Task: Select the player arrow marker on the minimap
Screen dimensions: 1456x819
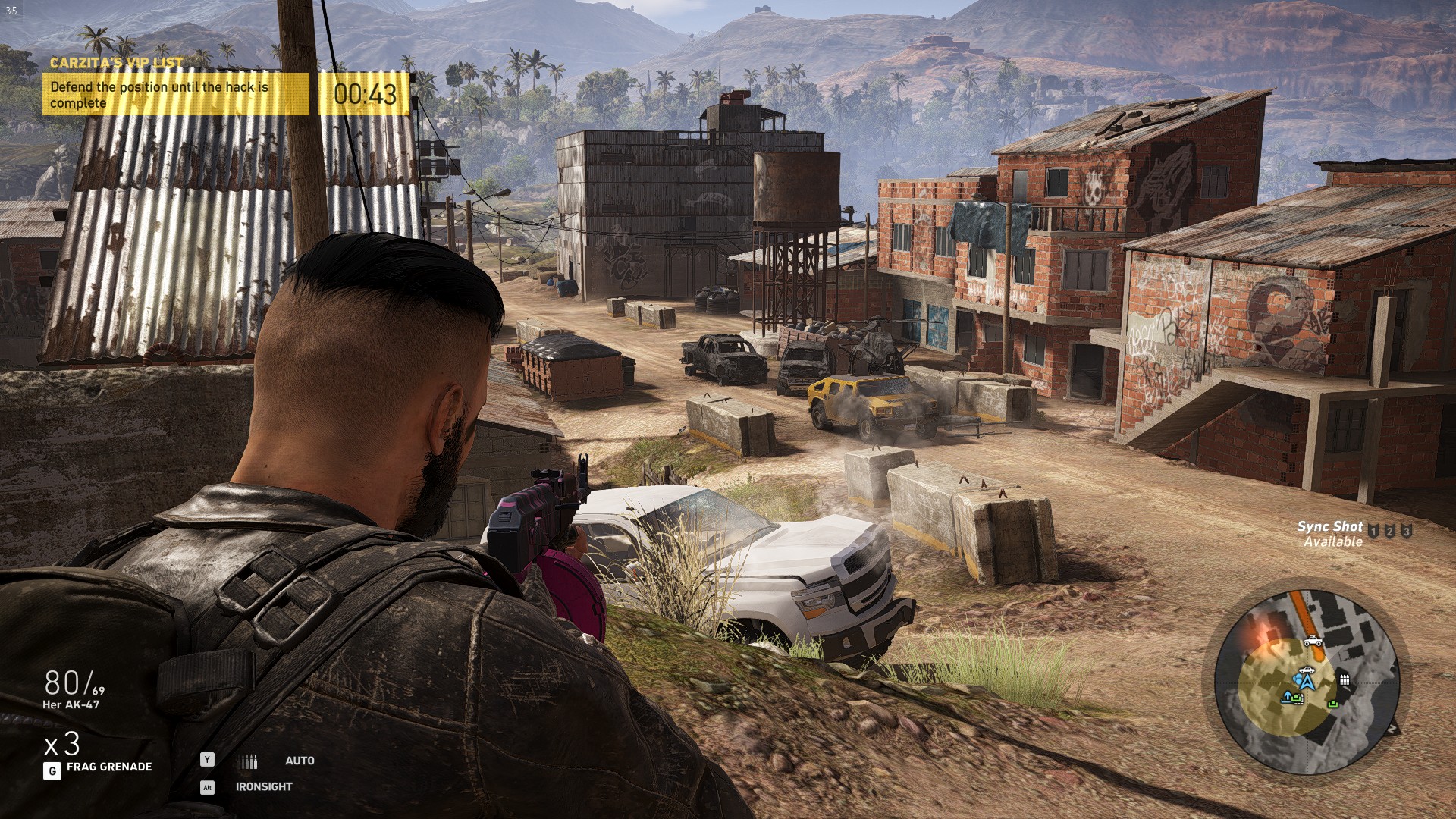Action: pos(1307,683)
